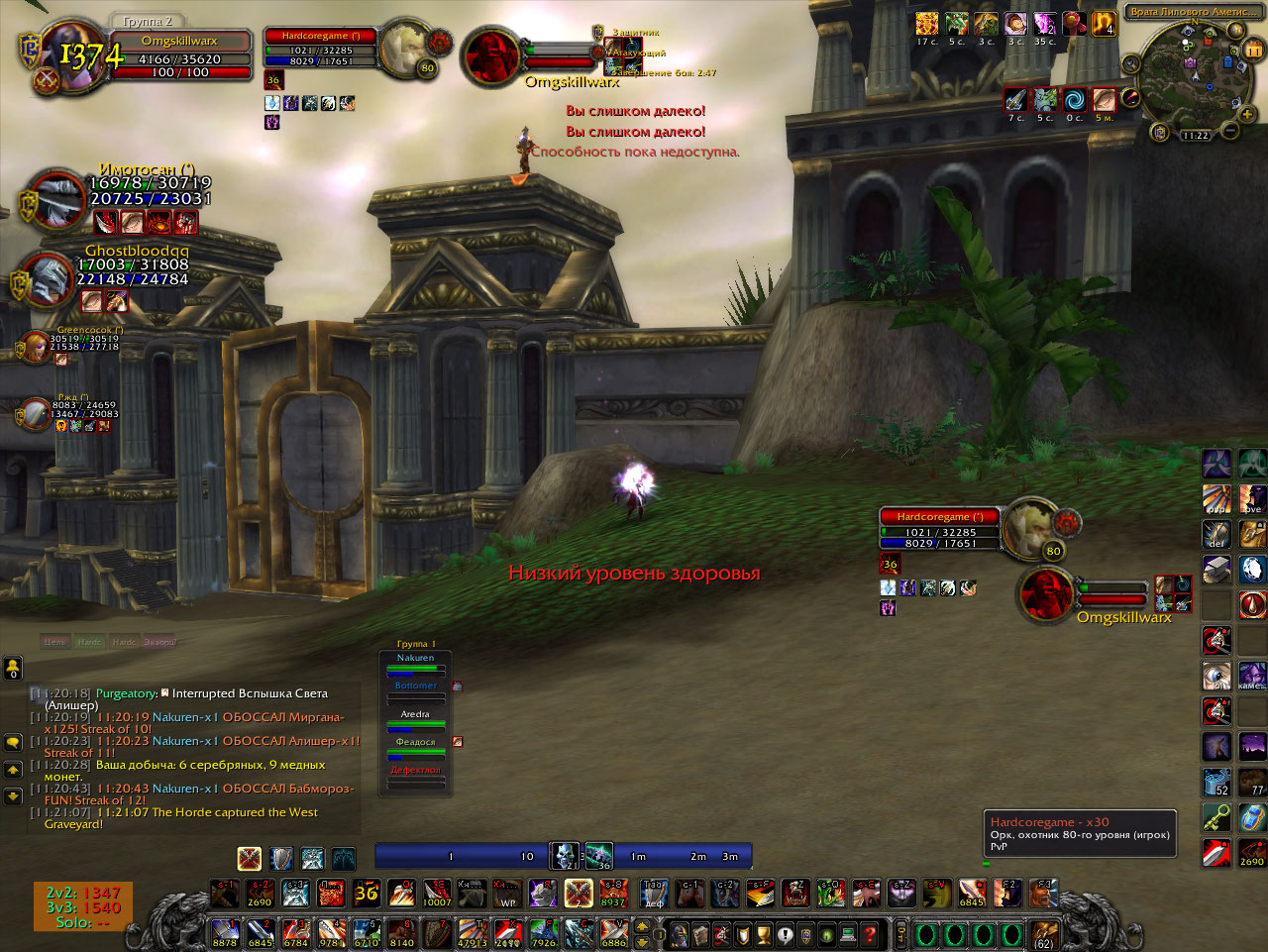Select Aredra in the raid group frame
Image resolution: width=1268 pixels, height=952 pixels.
click(x=416, y=721)
